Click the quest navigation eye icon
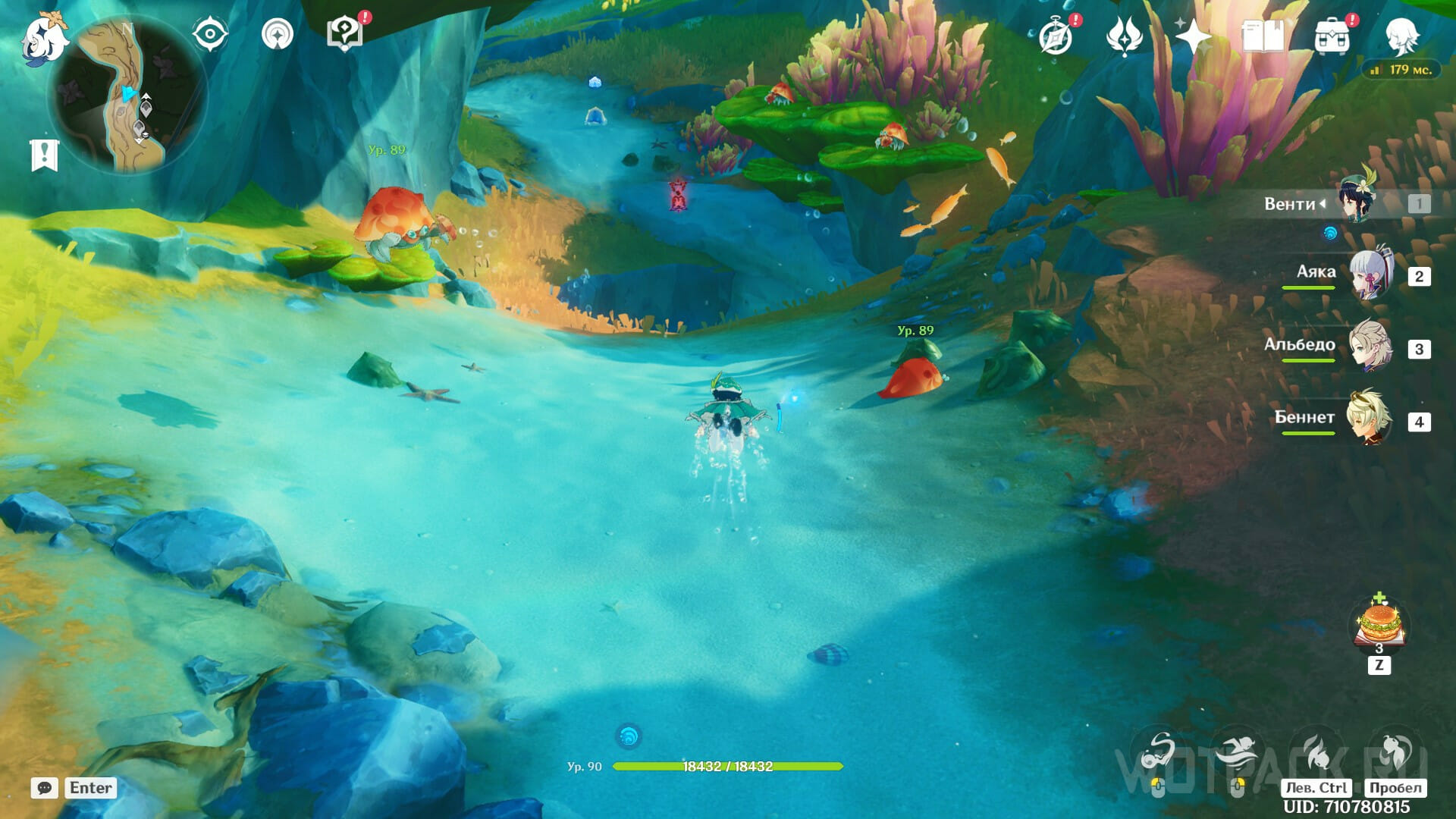The image size is (1456, 819). click(210, 35)
